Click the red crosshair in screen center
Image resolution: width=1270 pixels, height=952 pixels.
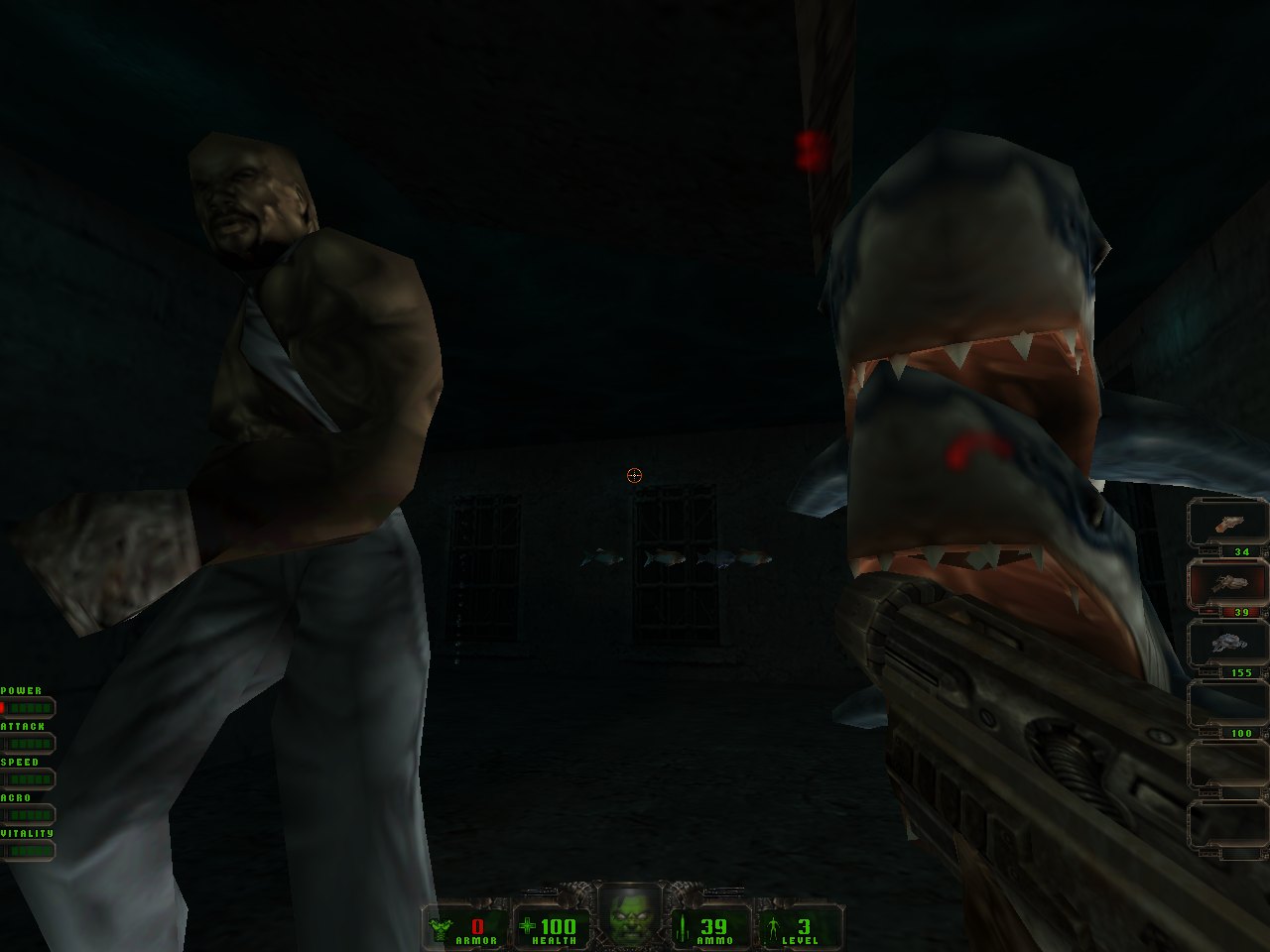[634, 476]
